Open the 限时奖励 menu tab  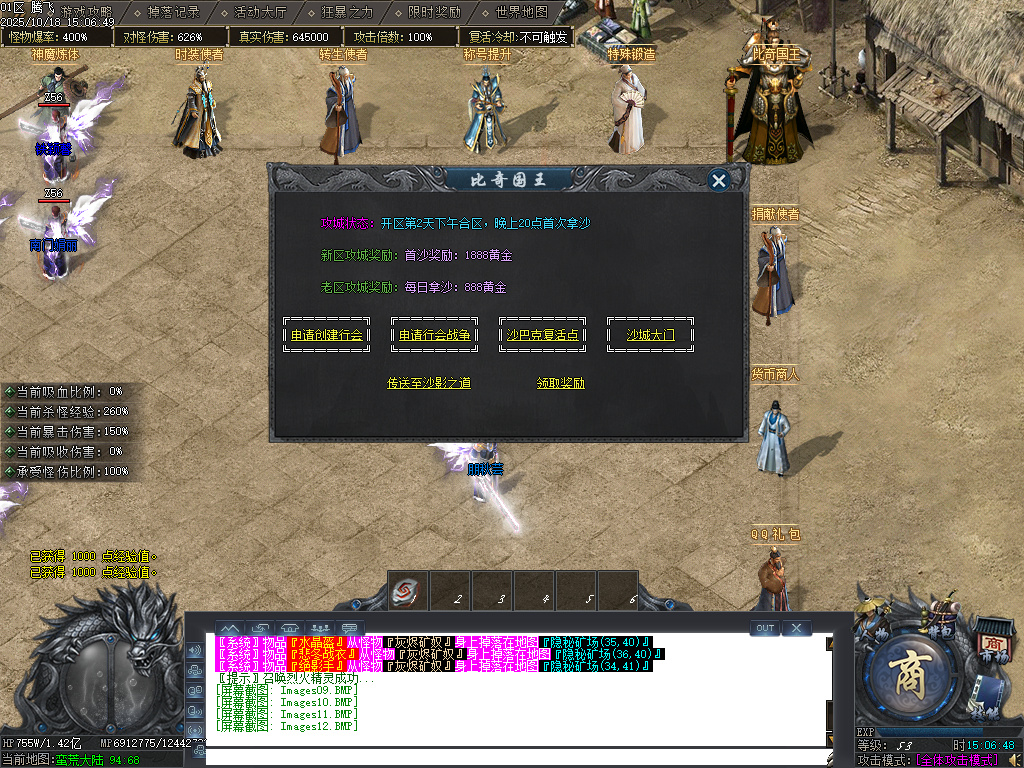click(x=435, y=13)
